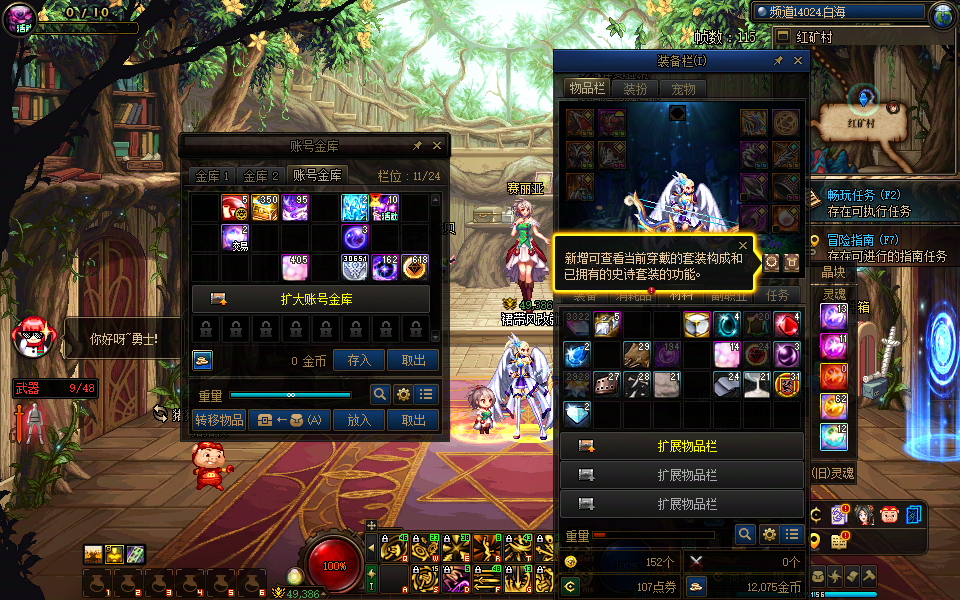Select the treasure chest item with 350 count
The image size is (960, 600).
pos(265,207)
